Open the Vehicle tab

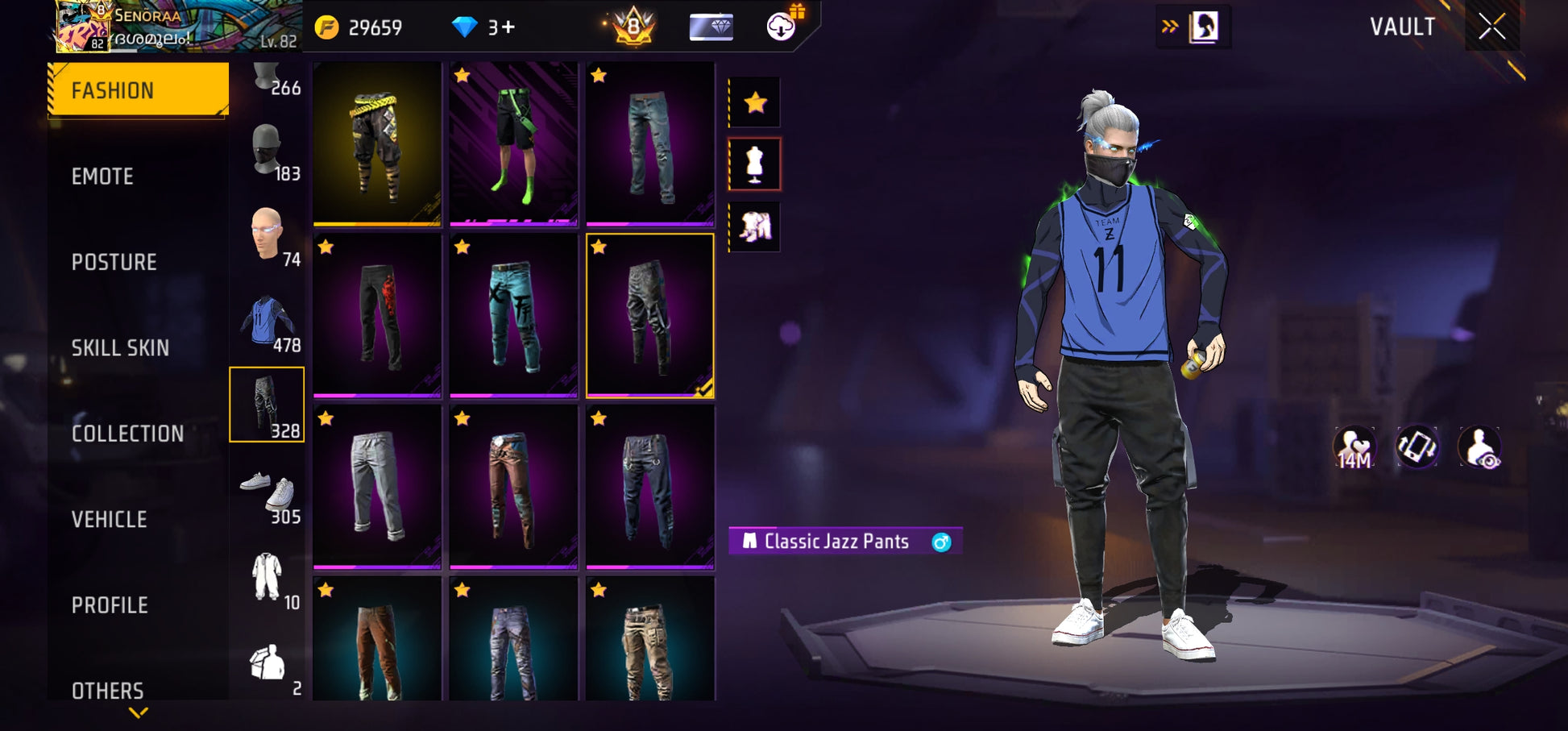(x=110, y=520)
